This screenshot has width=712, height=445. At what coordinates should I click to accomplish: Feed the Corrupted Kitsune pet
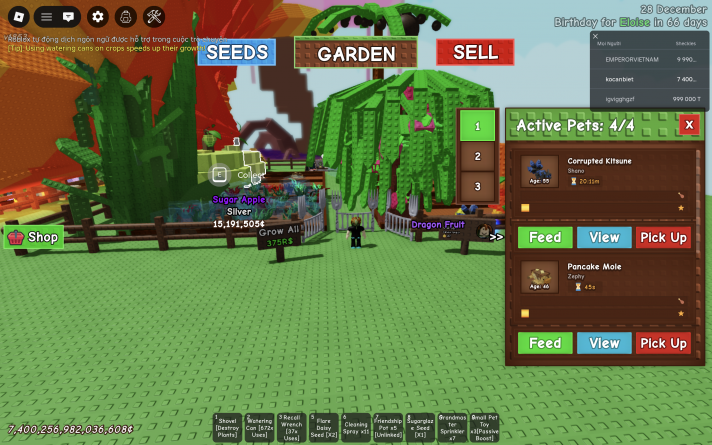pyautogui.click(x=545, y=237)
